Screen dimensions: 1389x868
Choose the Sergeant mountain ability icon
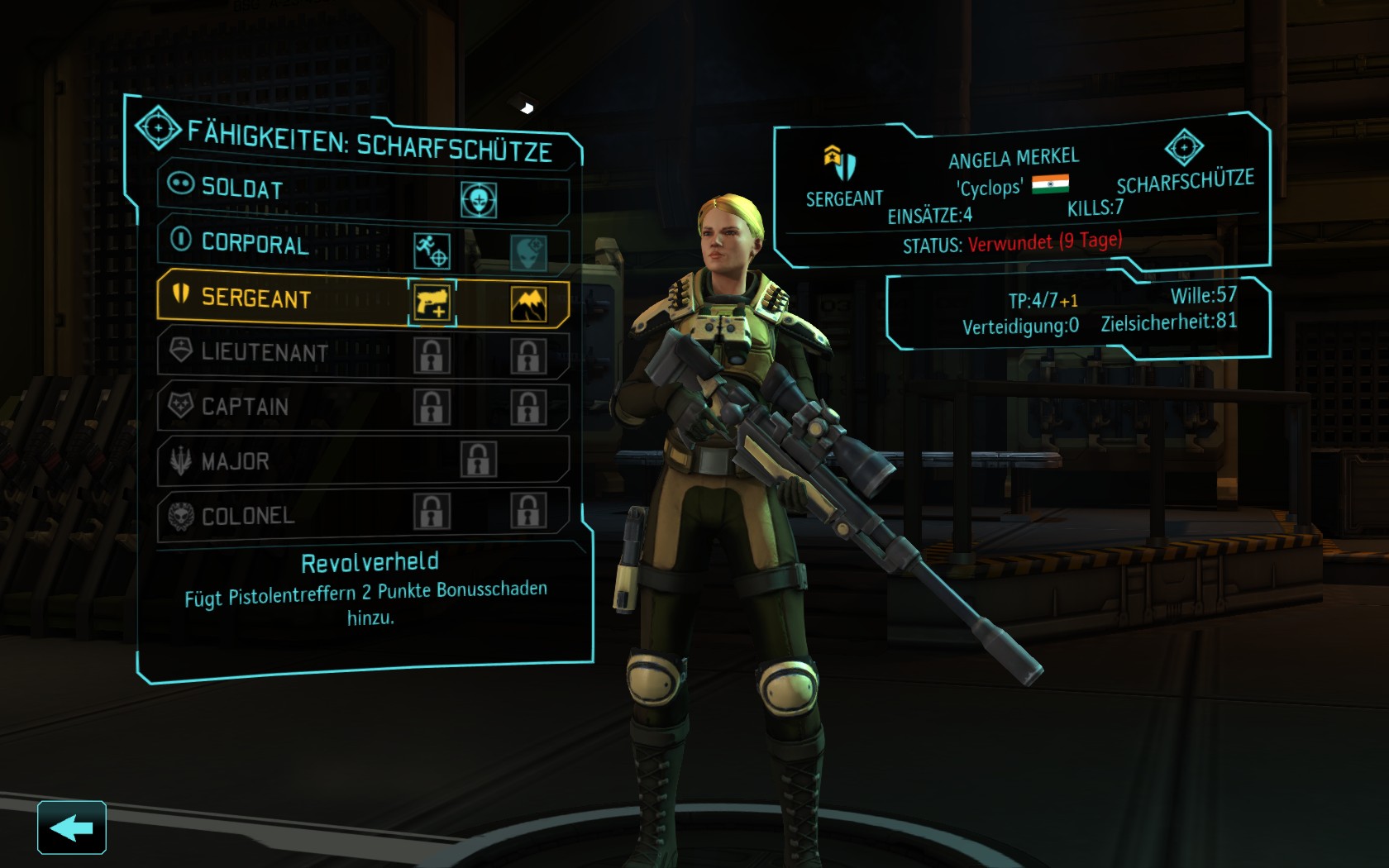(x=528, y=305)
